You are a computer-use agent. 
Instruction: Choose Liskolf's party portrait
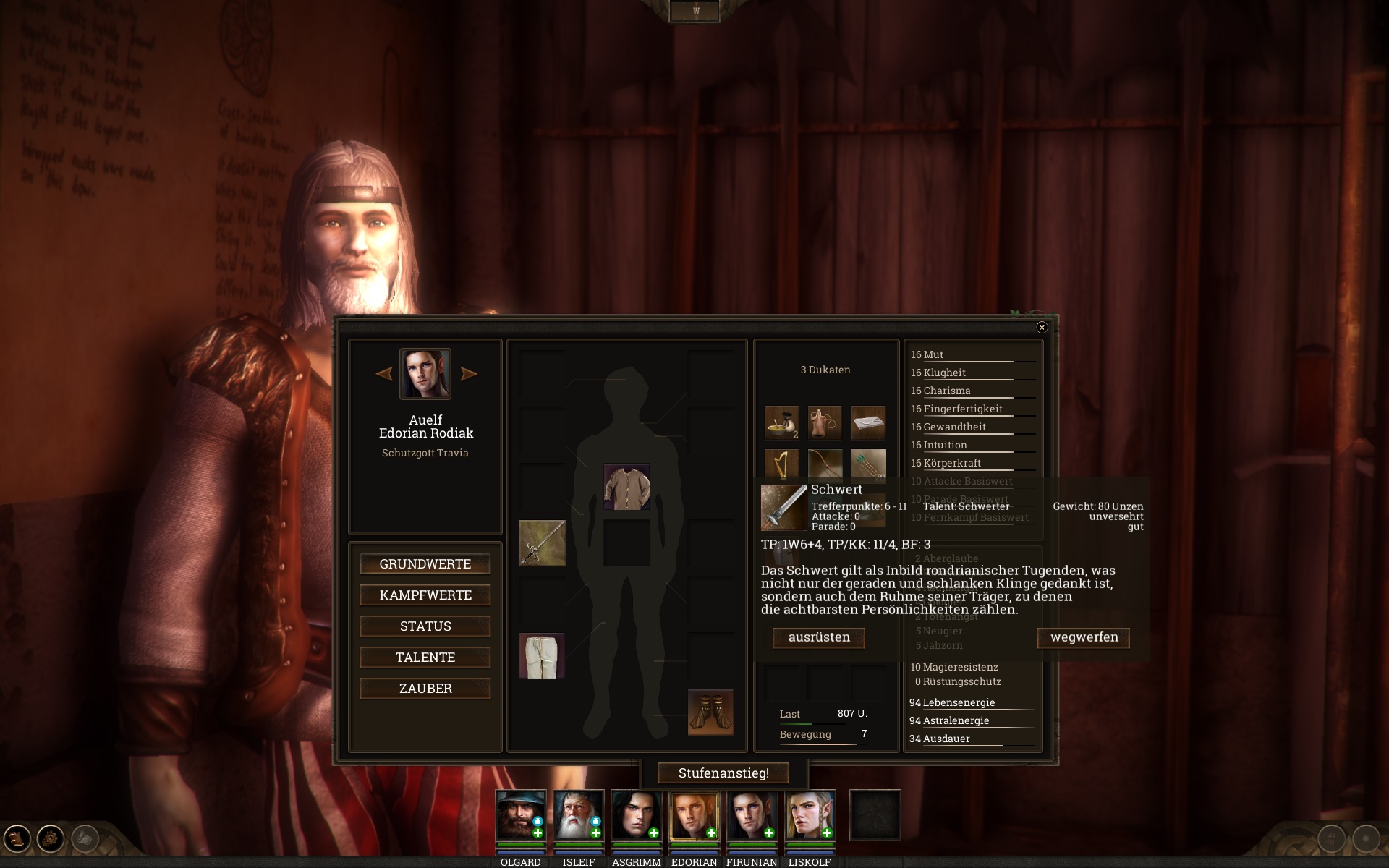click(810, 815)
